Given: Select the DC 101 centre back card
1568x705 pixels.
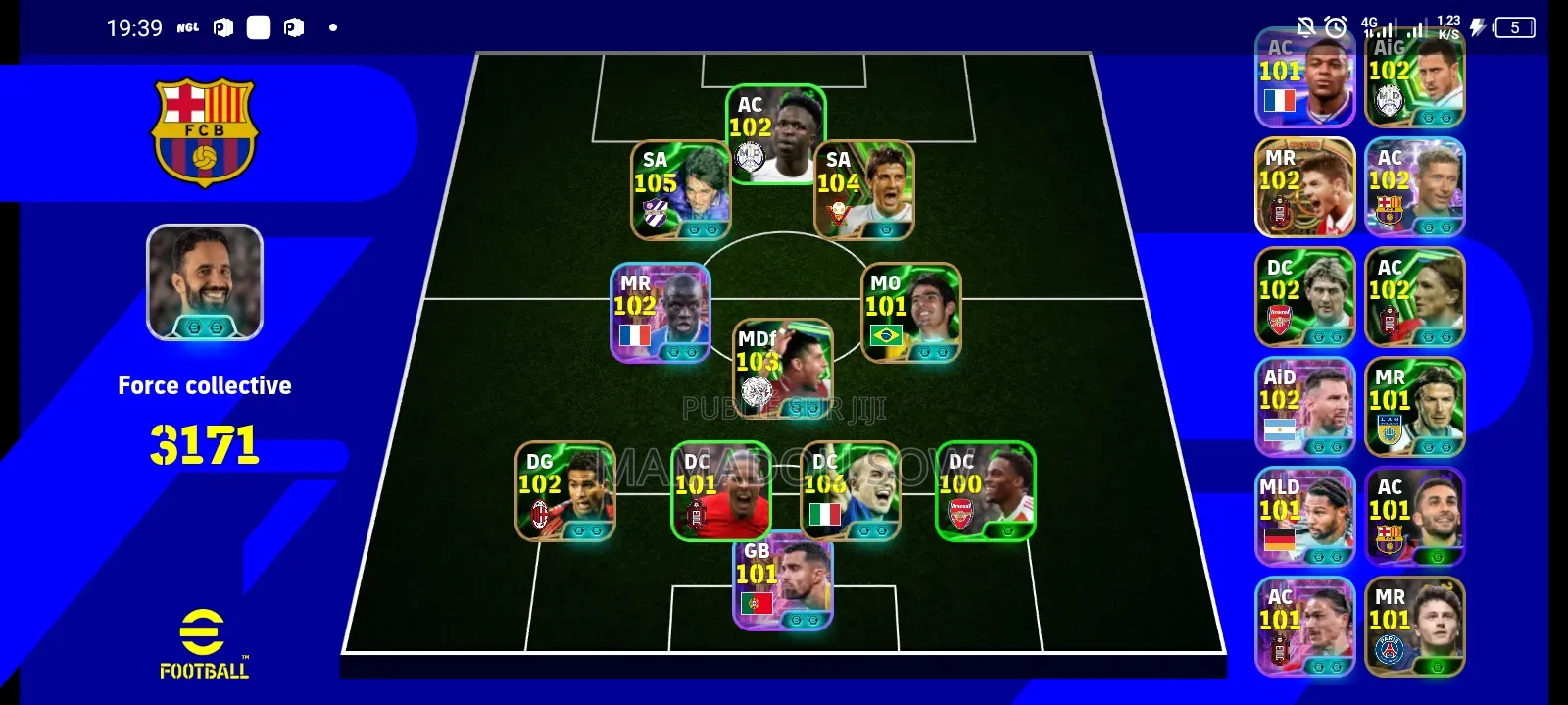Looking at the screenshot, I should (x=720, y=491).
